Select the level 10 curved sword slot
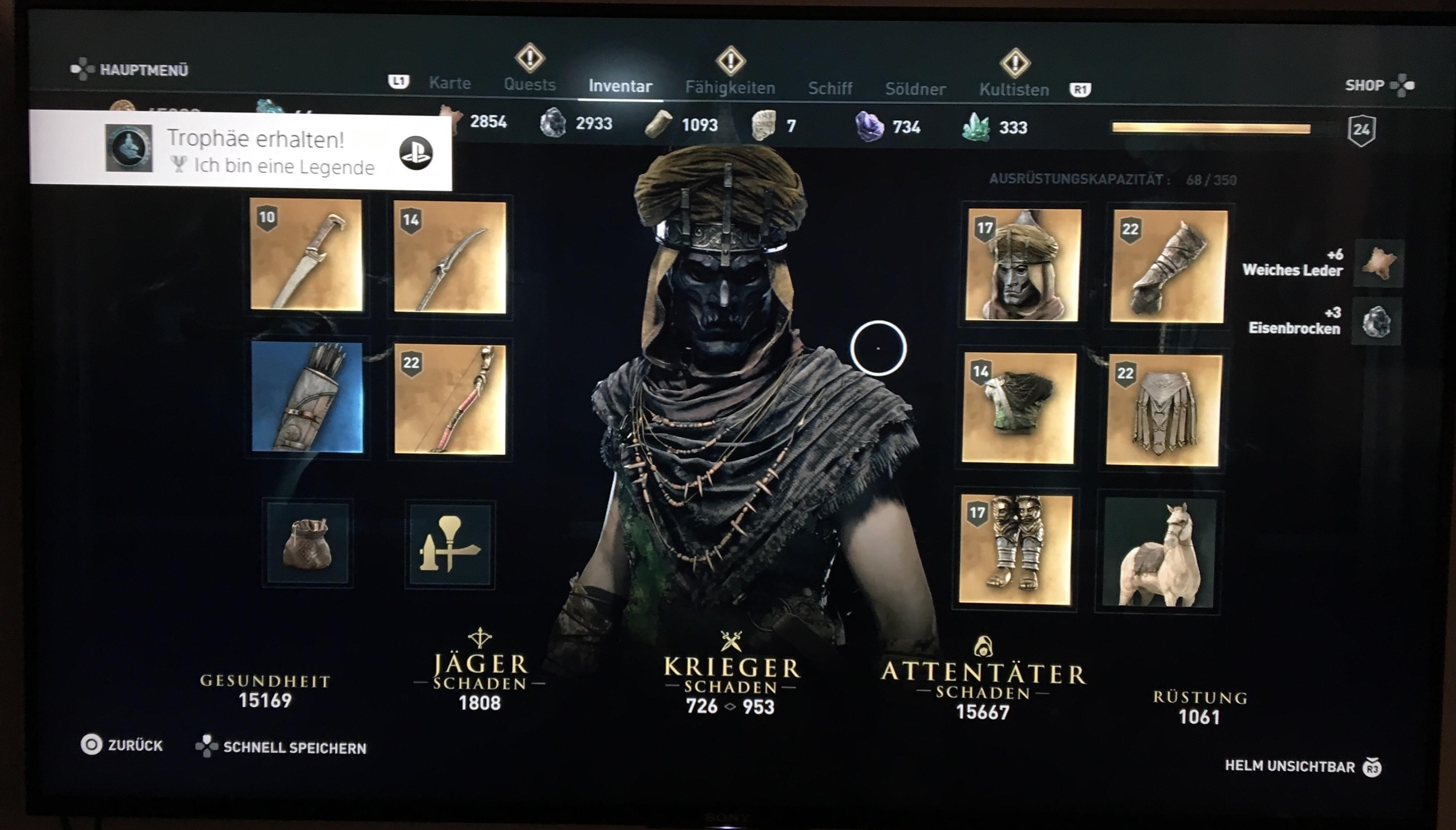This screenshot has height=830, width=1456. 307,255
